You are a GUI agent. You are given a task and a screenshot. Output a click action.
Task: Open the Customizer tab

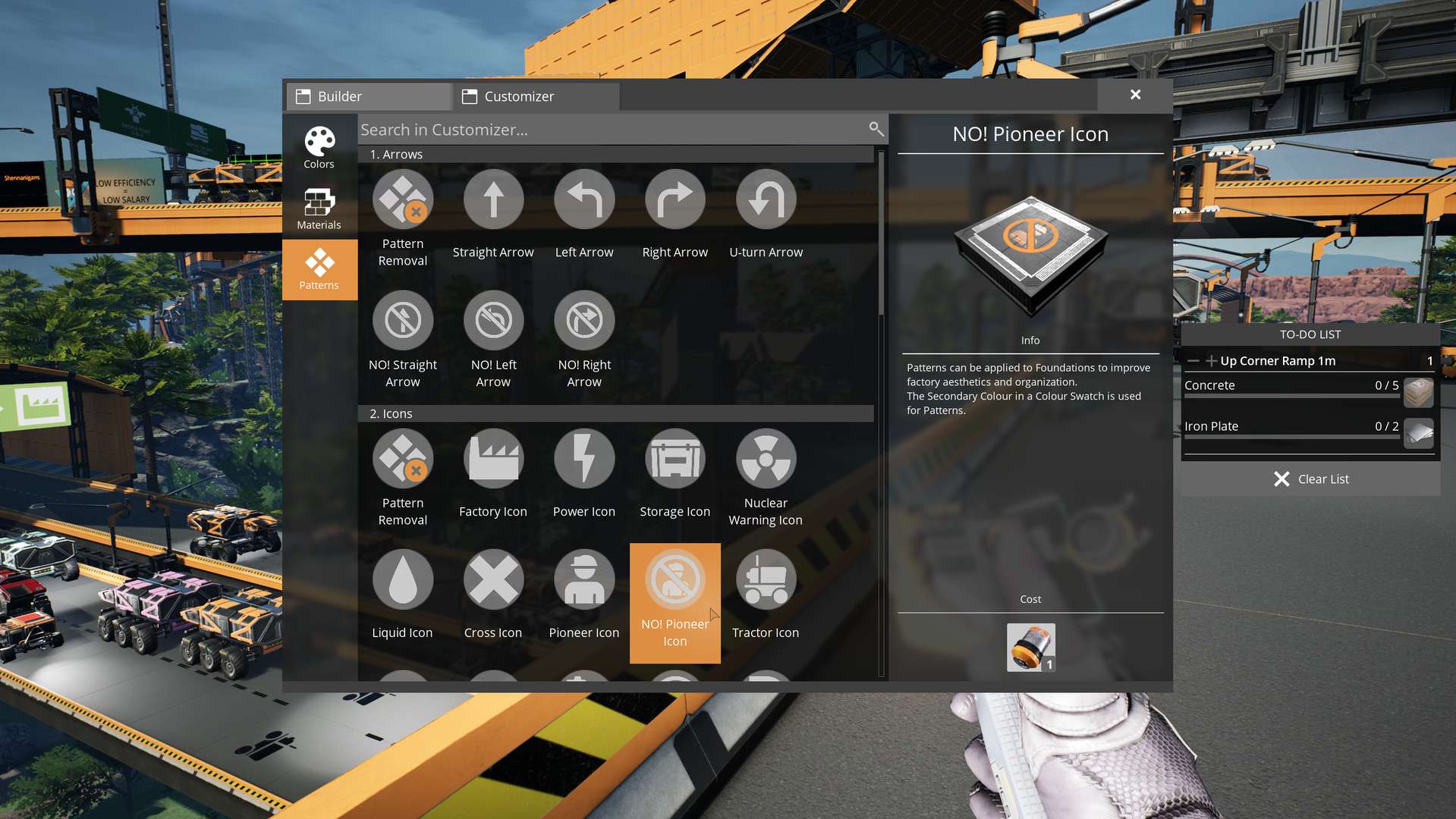point(536,96)
